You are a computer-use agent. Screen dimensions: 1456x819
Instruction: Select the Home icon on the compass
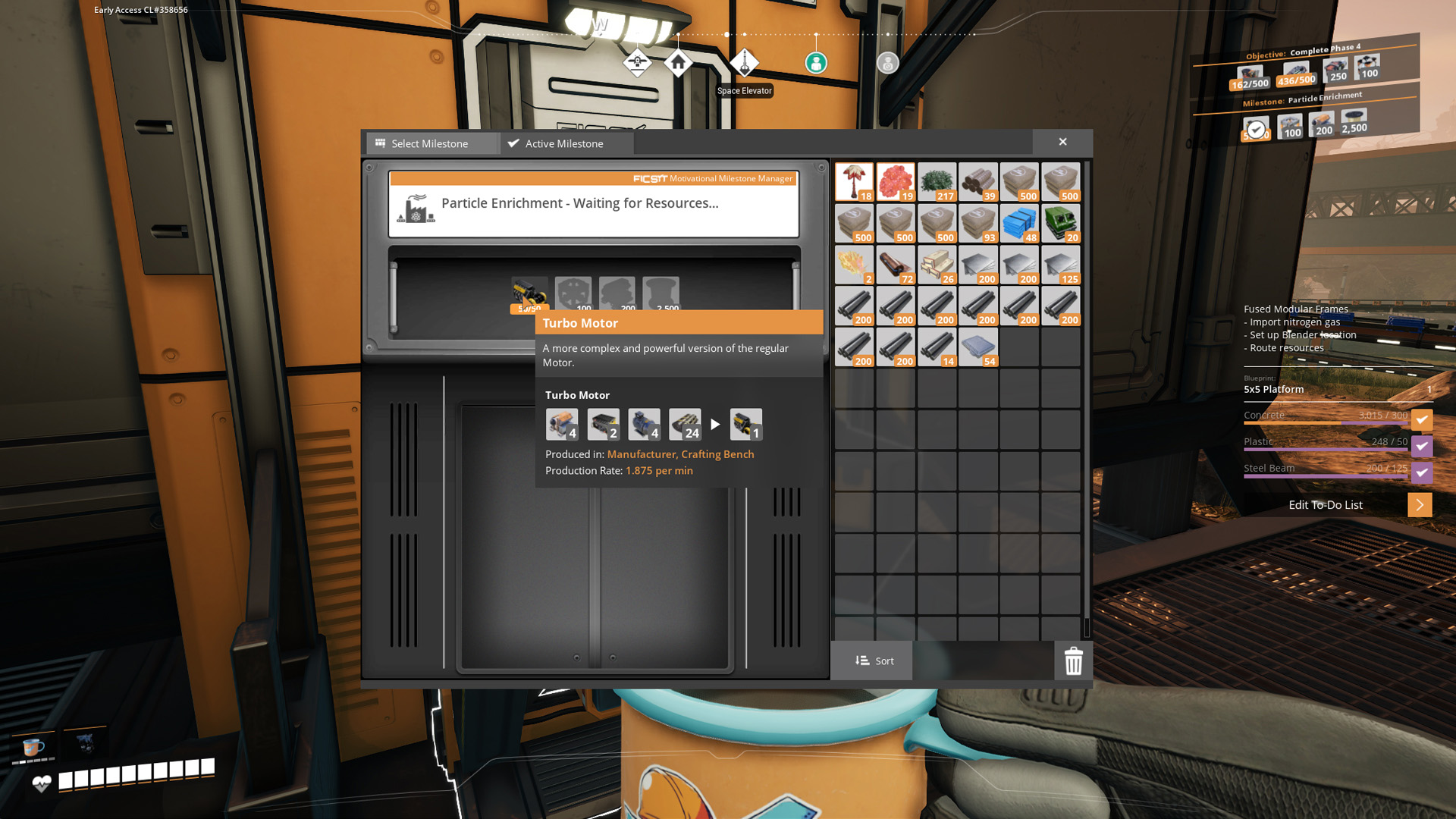(679, 64)
